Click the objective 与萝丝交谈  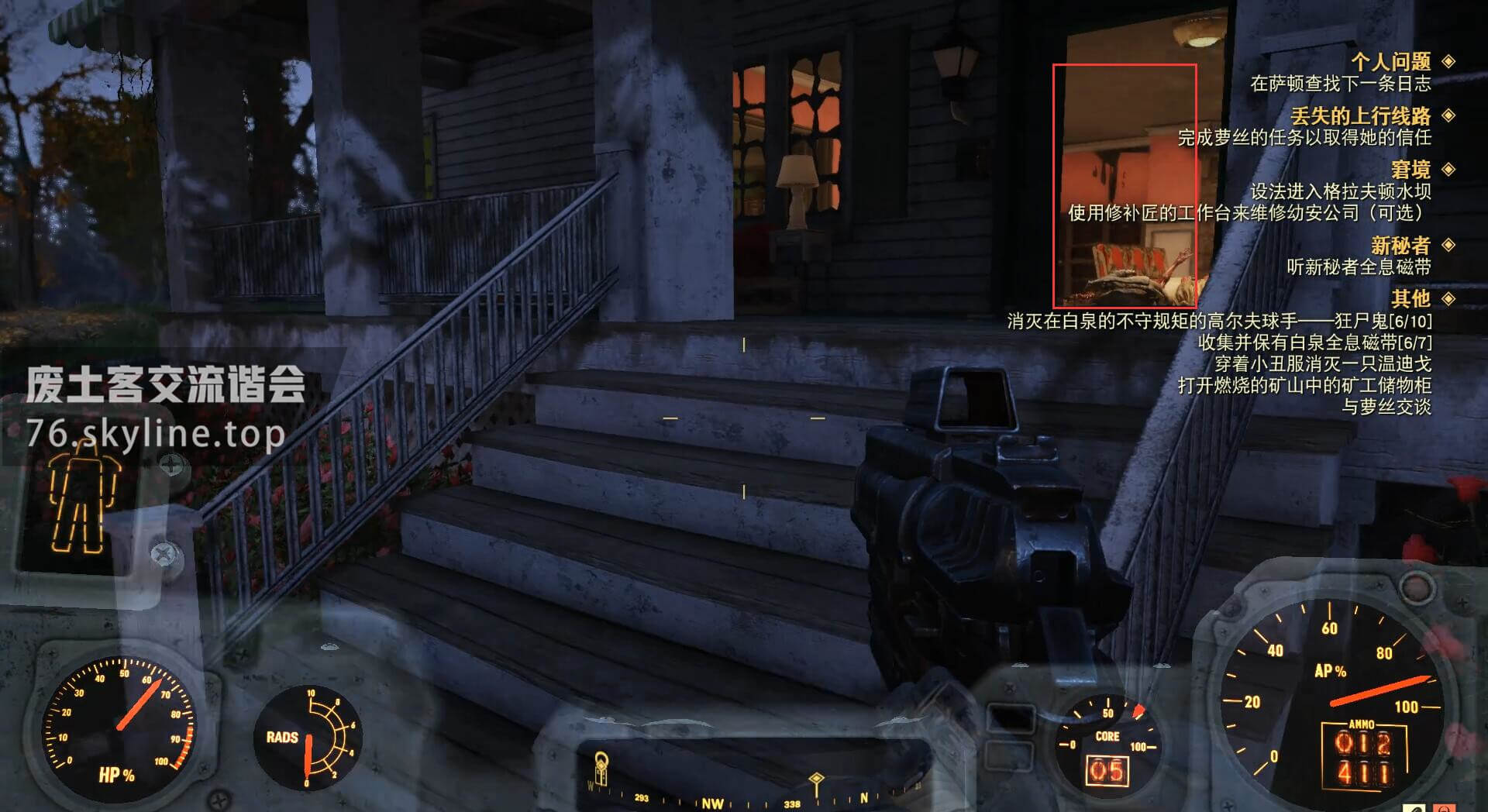point(1386,407)
